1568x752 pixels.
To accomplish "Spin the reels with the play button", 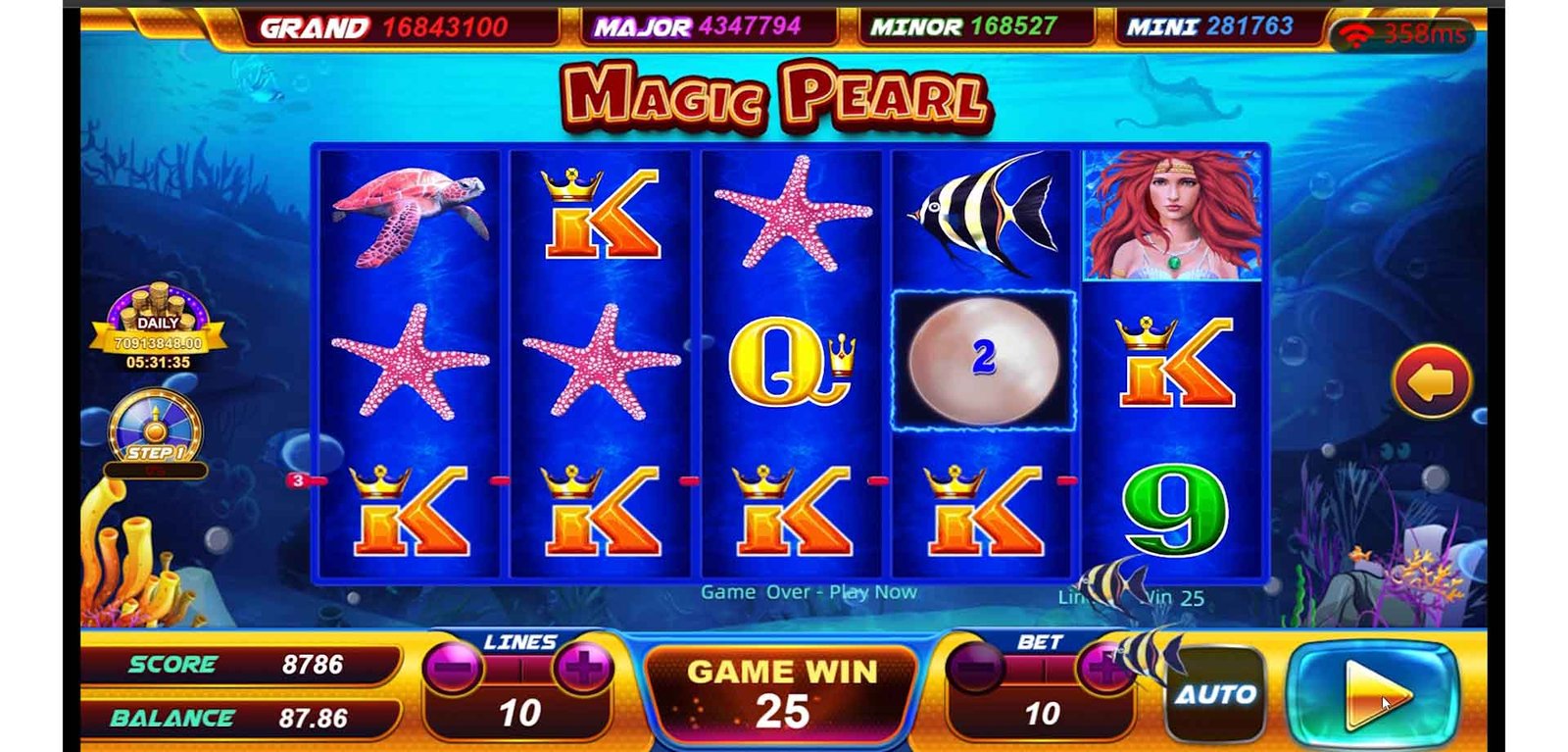I will pos(1372,694).
